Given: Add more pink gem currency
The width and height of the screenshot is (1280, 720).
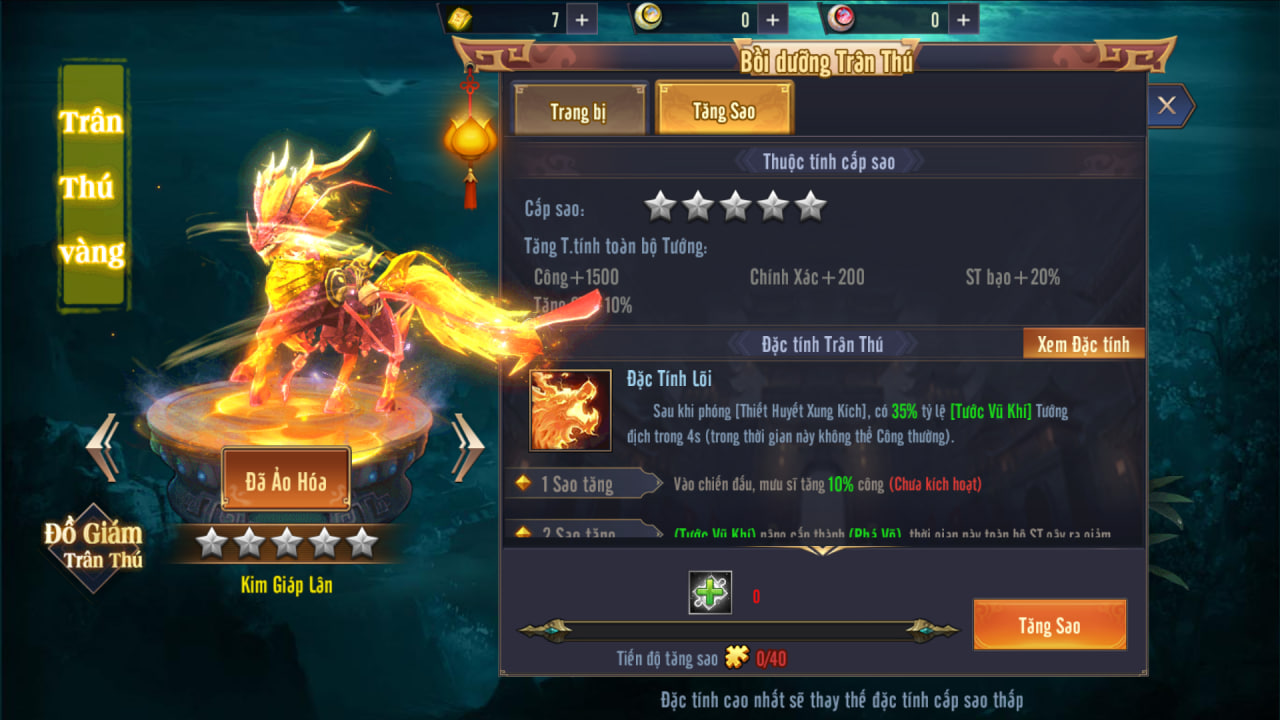Looking at the screenshot, I should pyautogui.click(x=962, y=19).
